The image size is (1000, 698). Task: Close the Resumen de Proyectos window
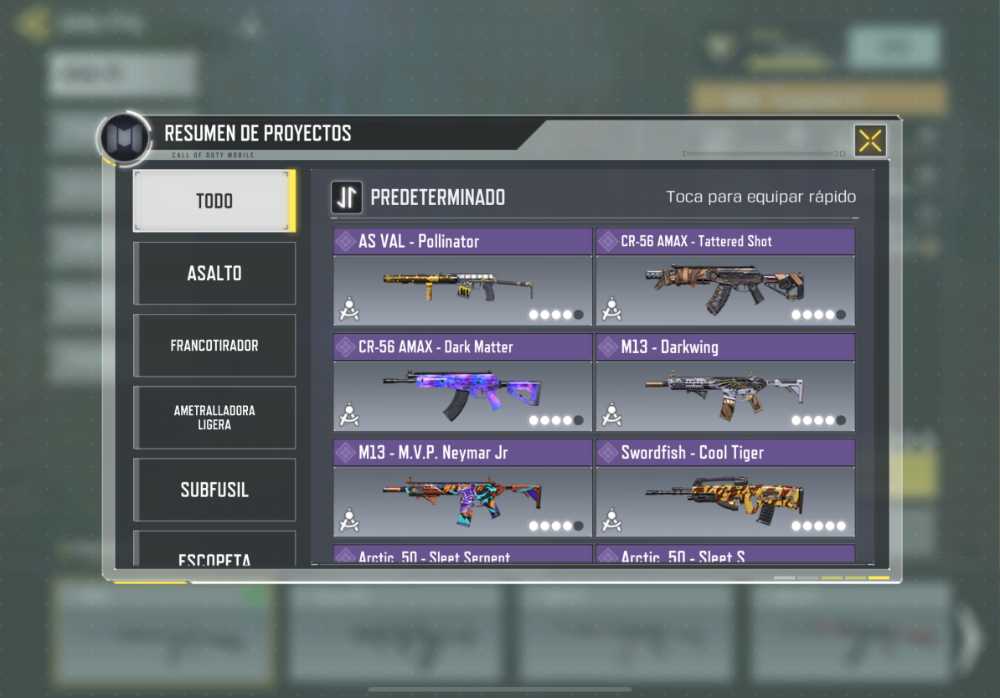(x=869, y=141)
